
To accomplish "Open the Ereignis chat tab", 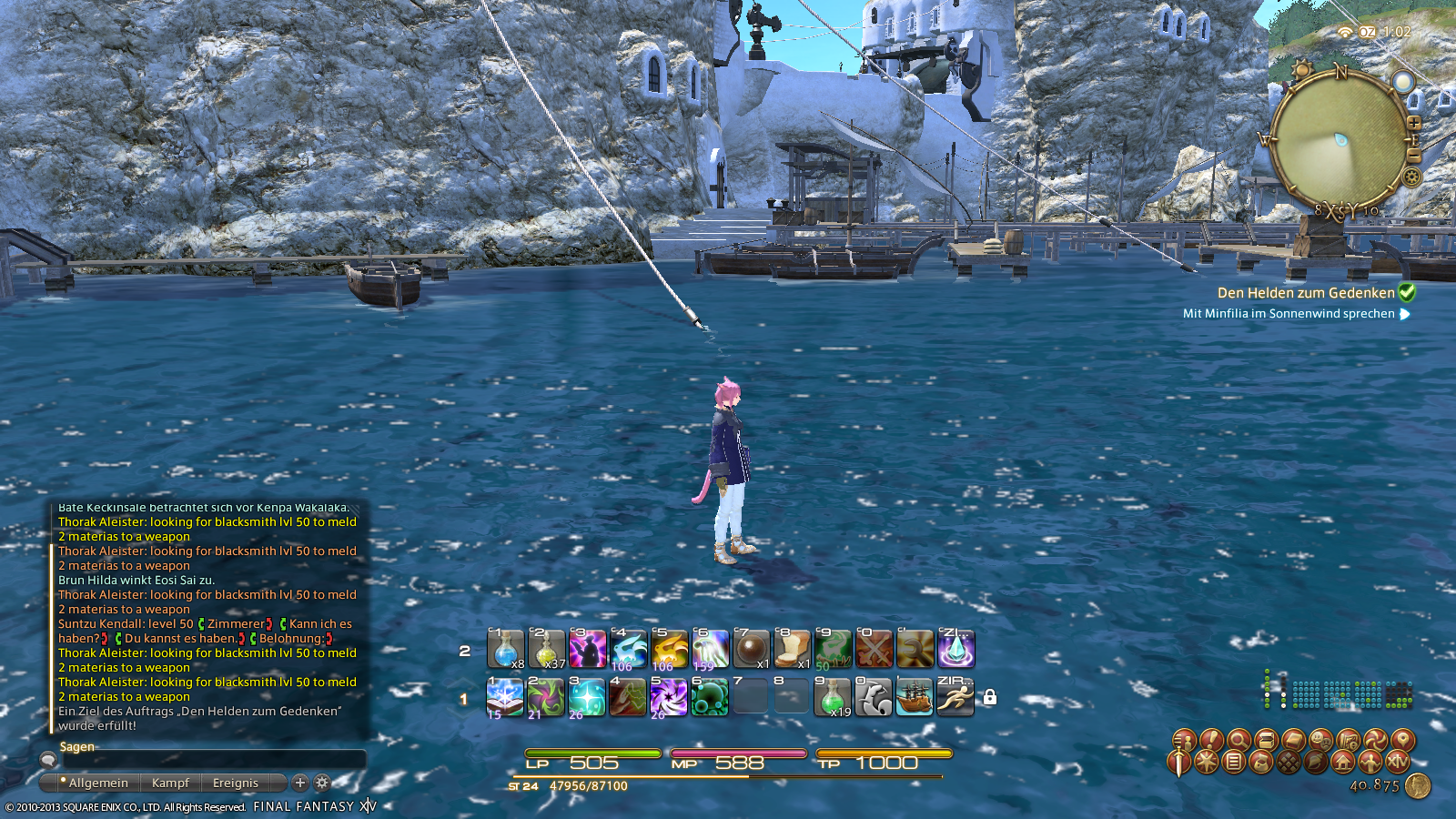I will tap(236, 783).
